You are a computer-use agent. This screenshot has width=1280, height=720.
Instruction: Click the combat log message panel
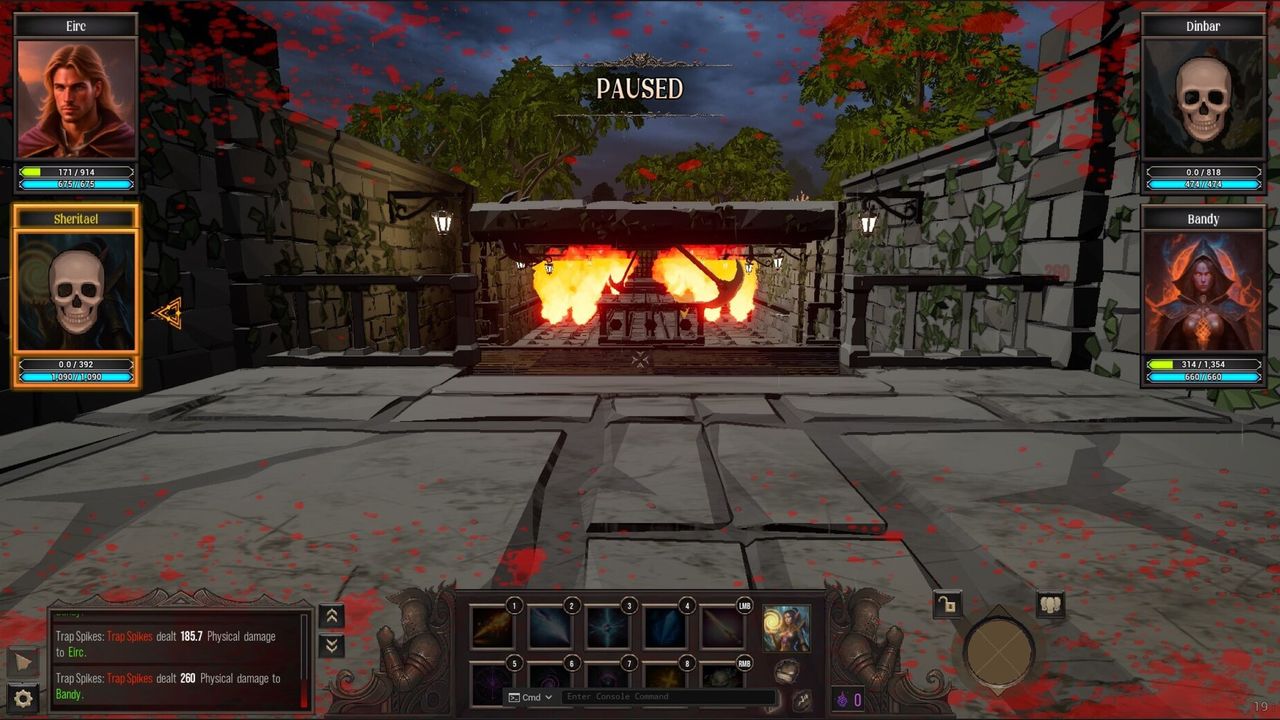(x=177, y=658)
